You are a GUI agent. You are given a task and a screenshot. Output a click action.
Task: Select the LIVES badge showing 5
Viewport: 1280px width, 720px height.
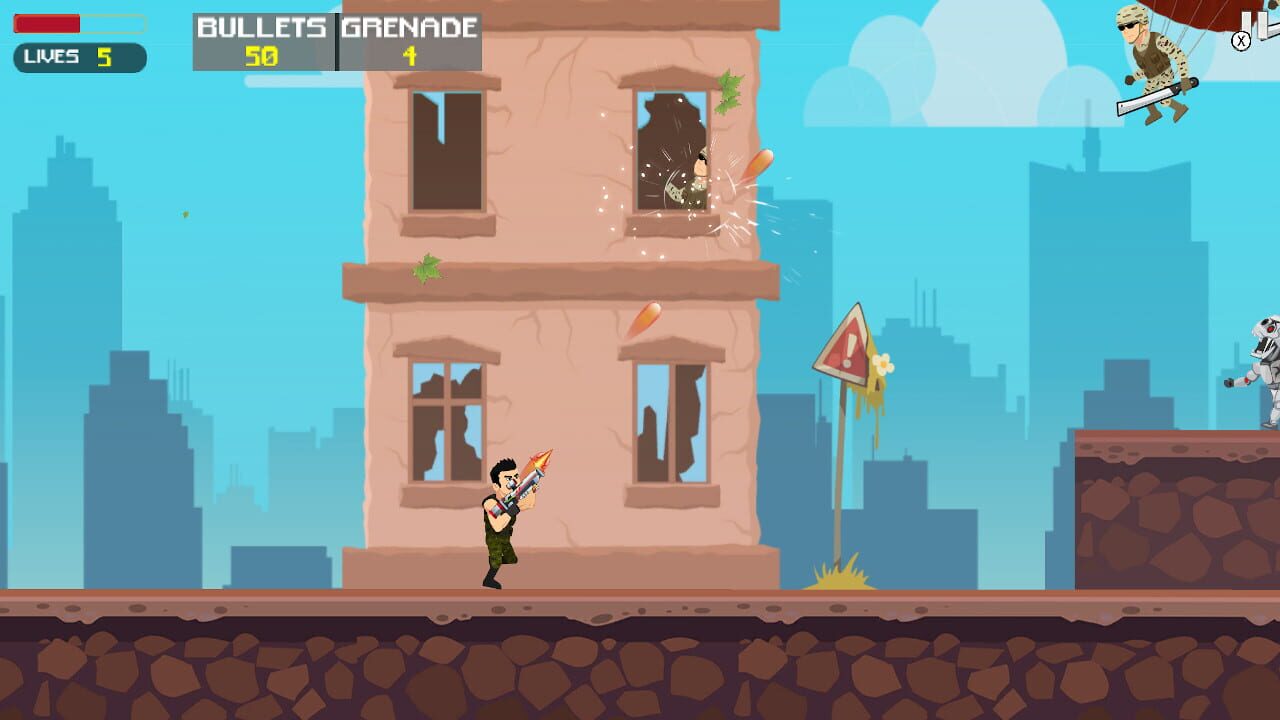coord(78,57)
